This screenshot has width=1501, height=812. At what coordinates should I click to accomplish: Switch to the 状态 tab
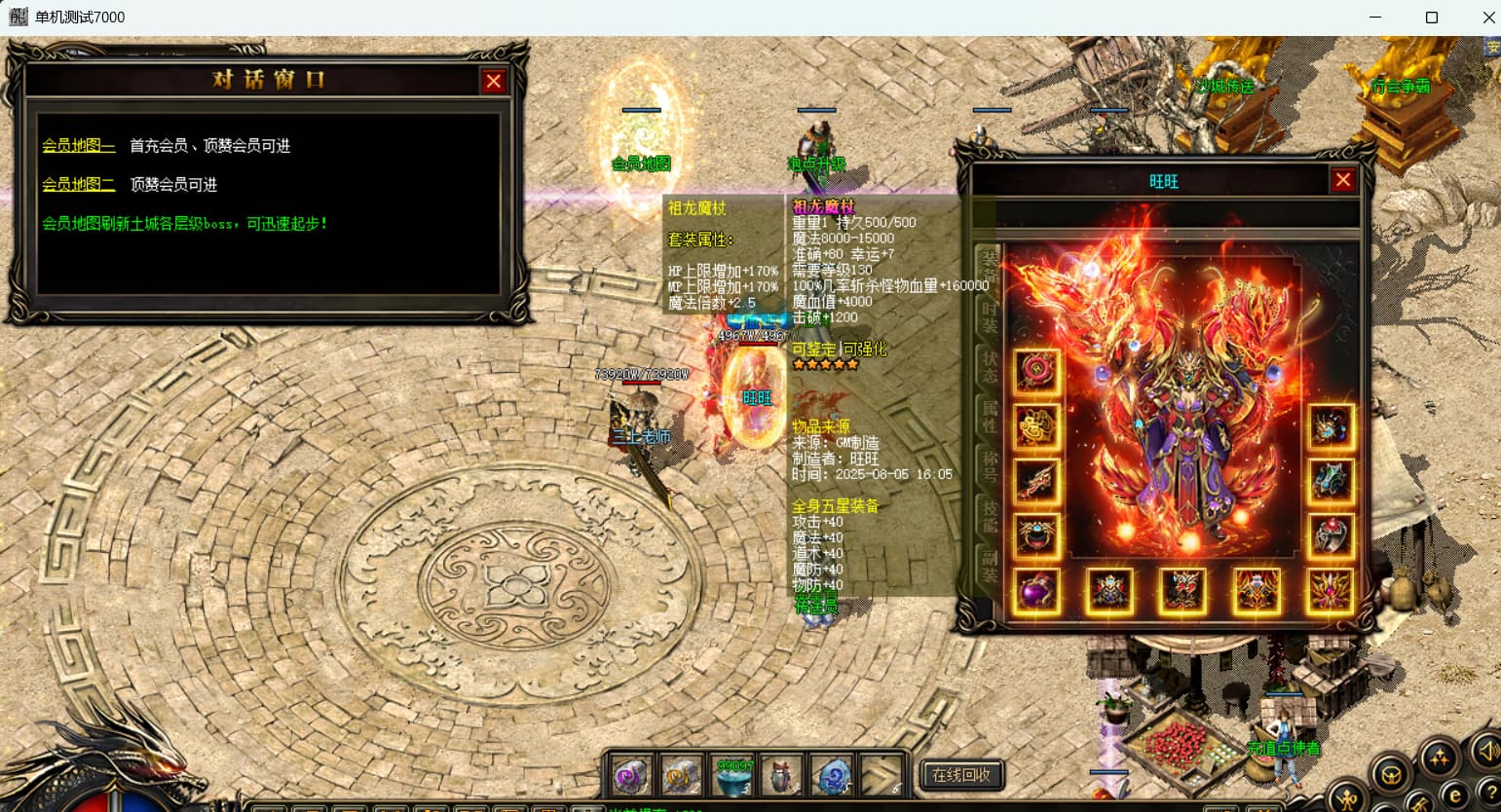click(989, 367)
